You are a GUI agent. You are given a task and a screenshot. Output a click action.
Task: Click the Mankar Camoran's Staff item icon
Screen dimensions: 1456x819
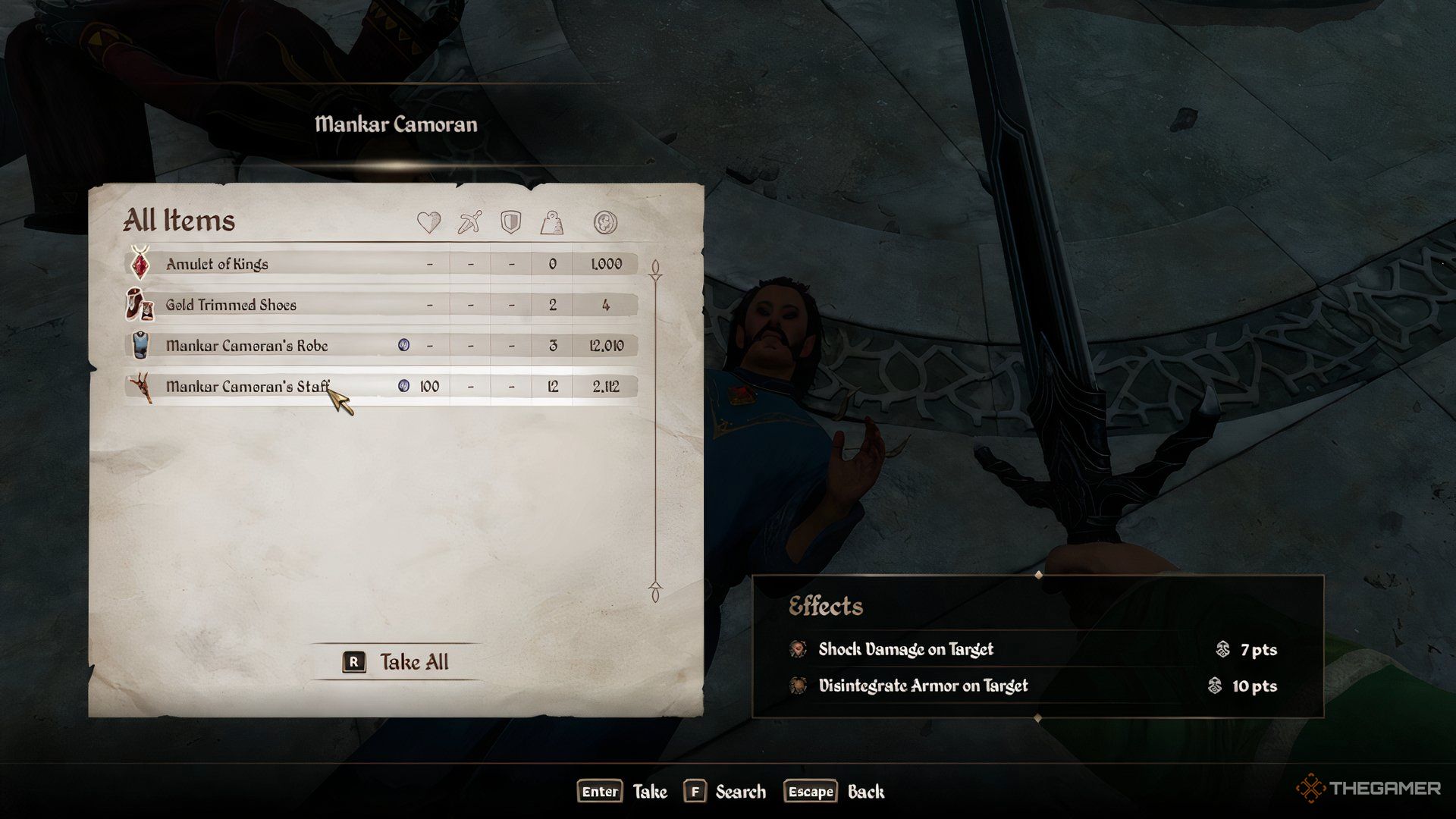pyautogui.click(x=142, y=386)
